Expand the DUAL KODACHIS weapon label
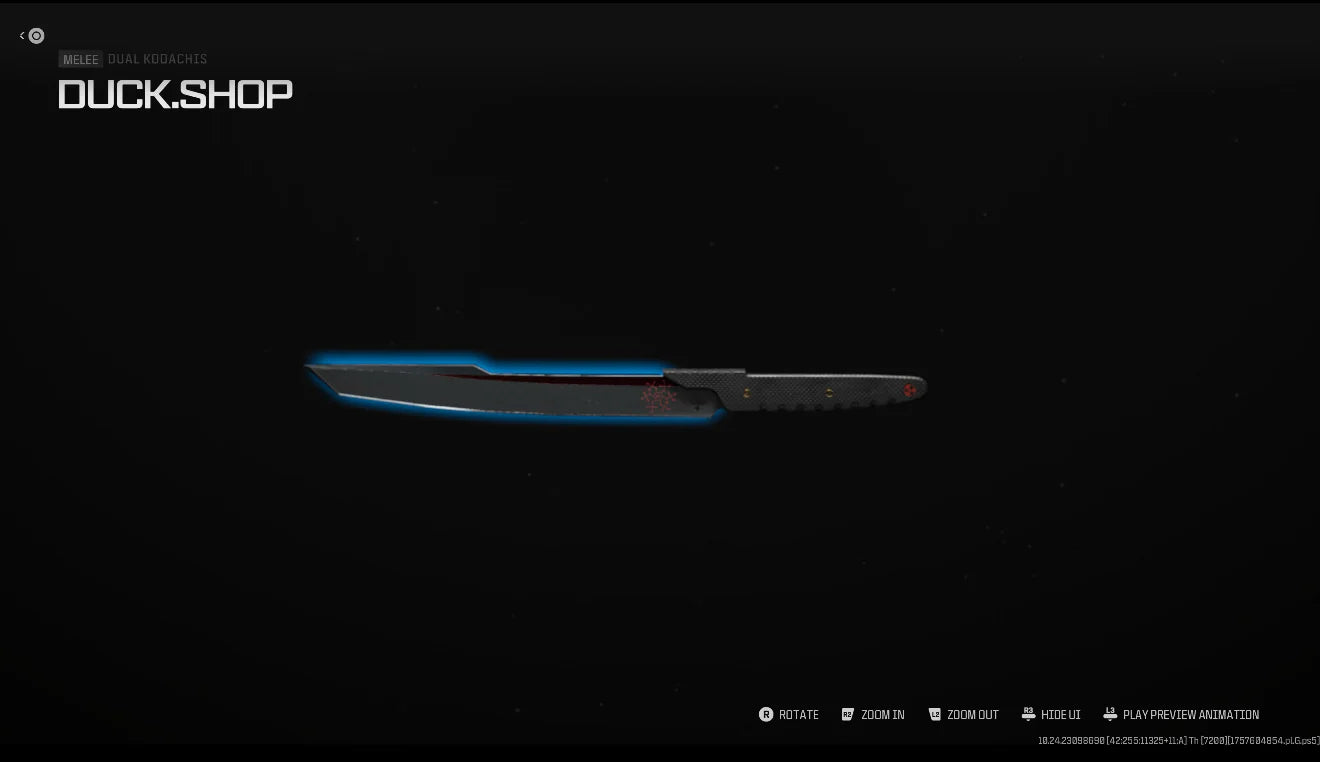Viewport: 1320px width, 762px height. (156, 59)
